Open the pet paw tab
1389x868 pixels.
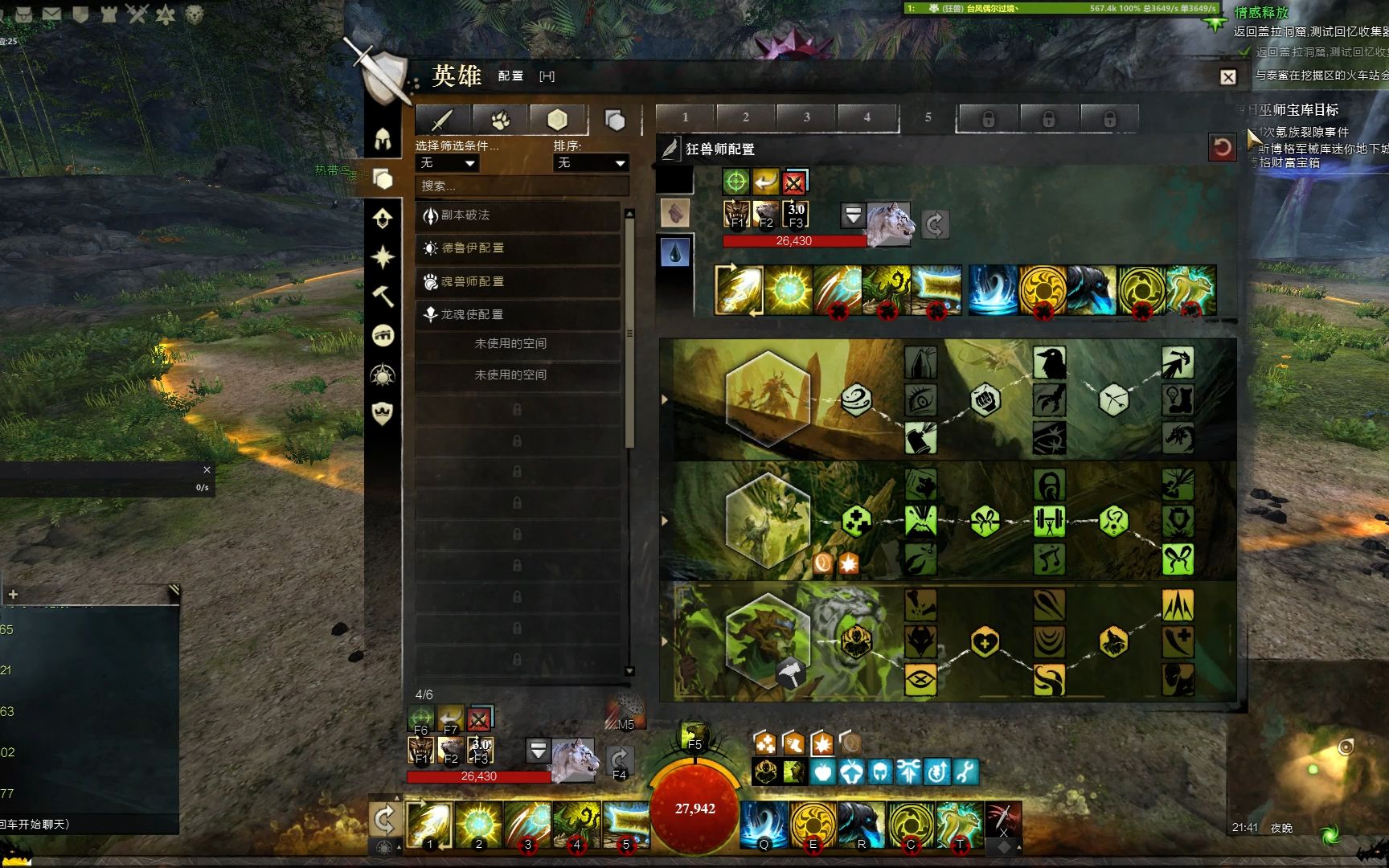click(500, 120)
